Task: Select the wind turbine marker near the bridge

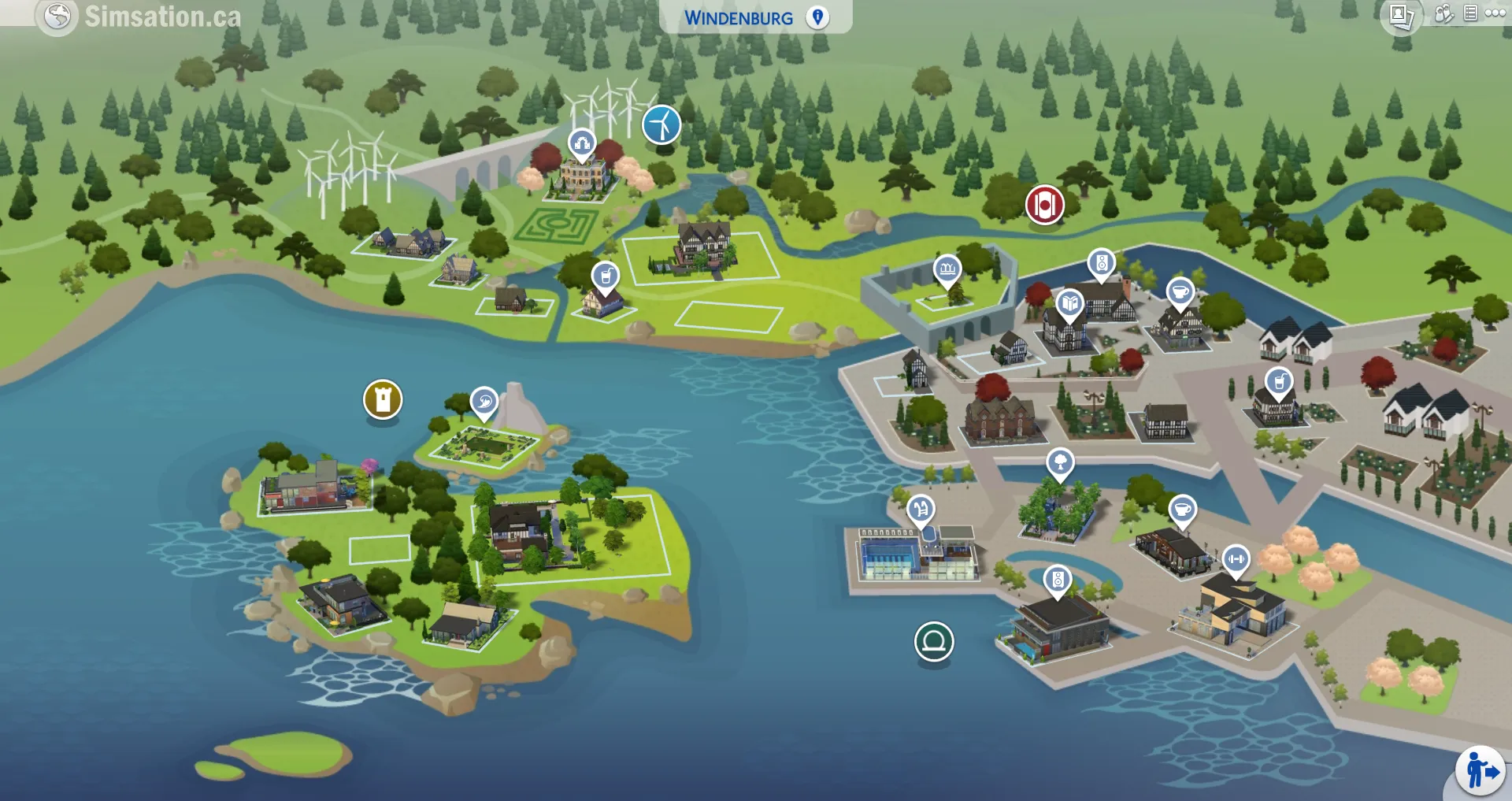Action: click(661, 124)
